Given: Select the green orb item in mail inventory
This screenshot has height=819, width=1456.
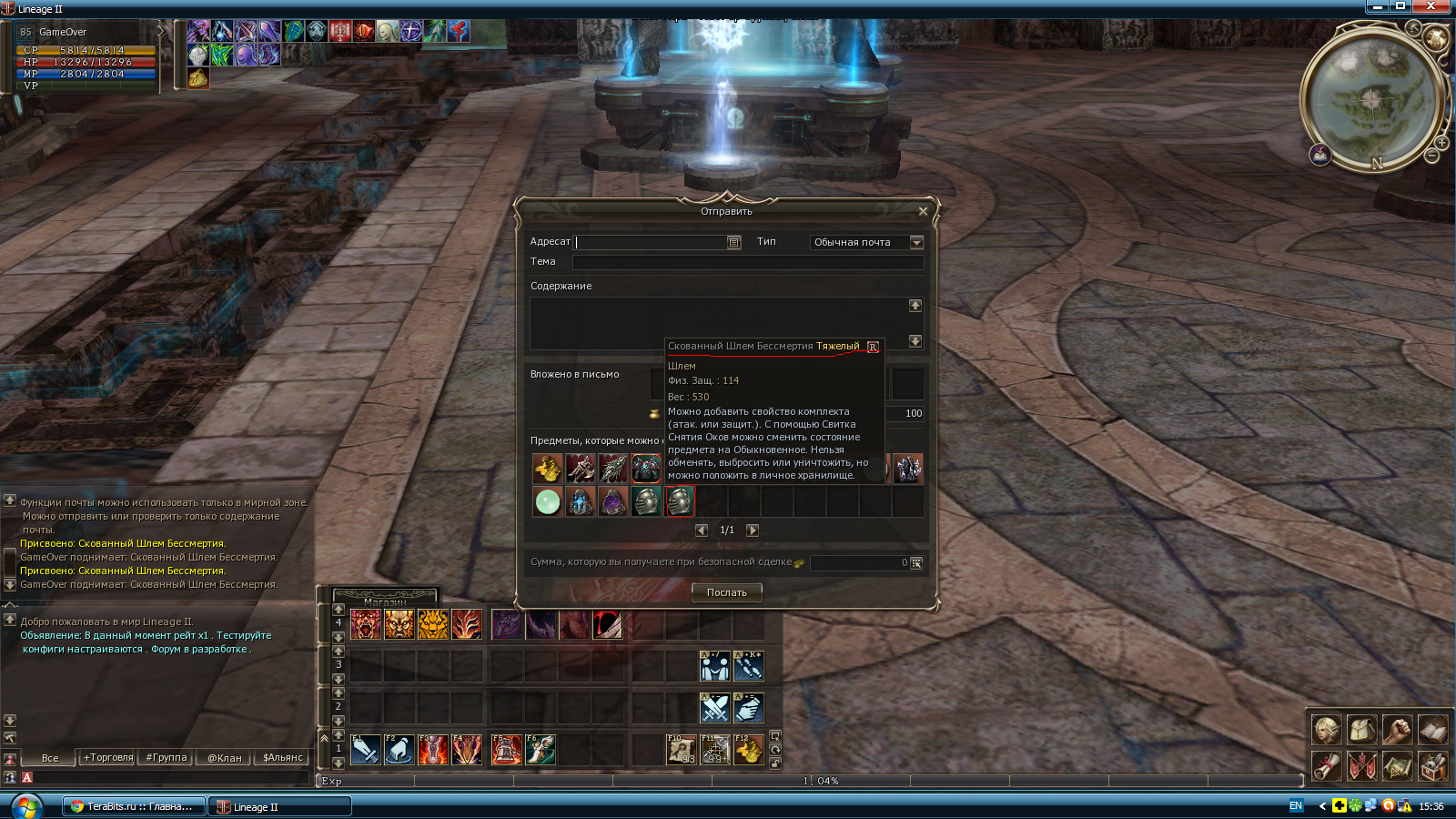Looking at the screenshot, I should click(548, 501).
